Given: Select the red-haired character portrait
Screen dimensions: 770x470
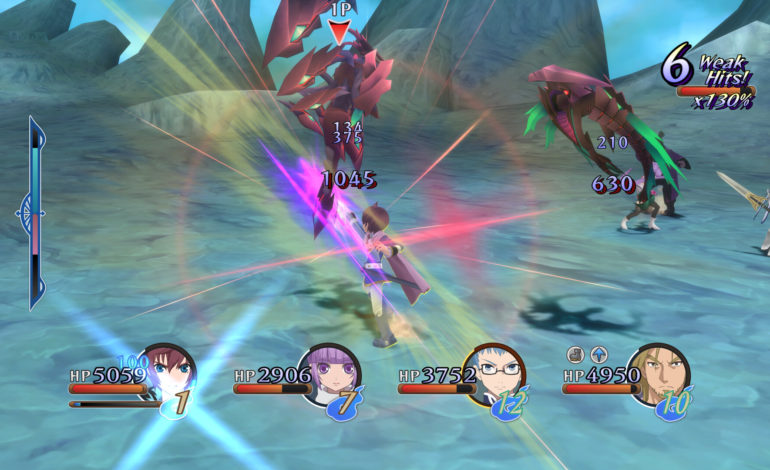Looking at the screenshot, I should click(x=170, y=374).
